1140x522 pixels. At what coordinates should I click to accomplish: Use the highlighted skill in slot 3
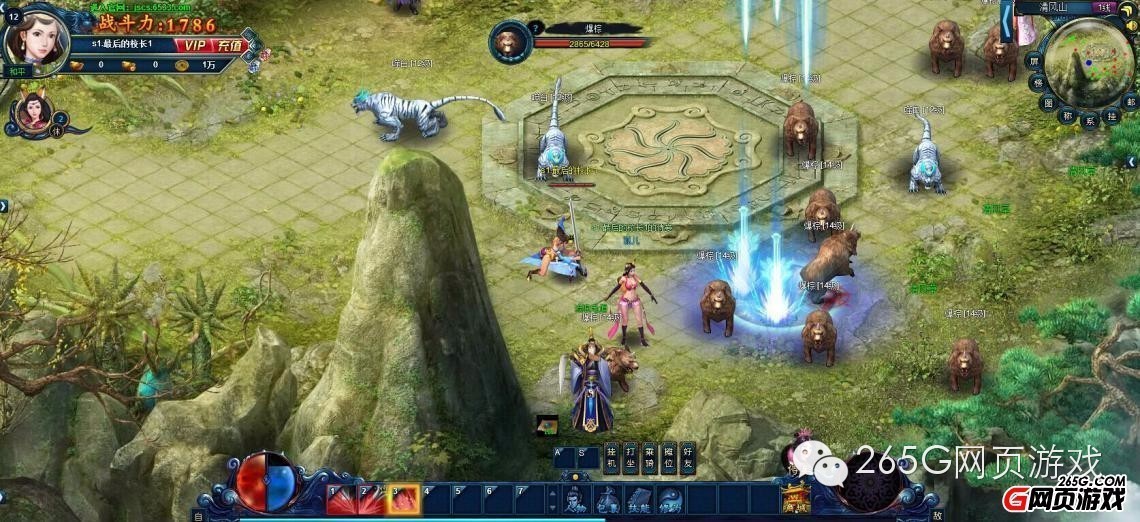click(x=405, y=499)
